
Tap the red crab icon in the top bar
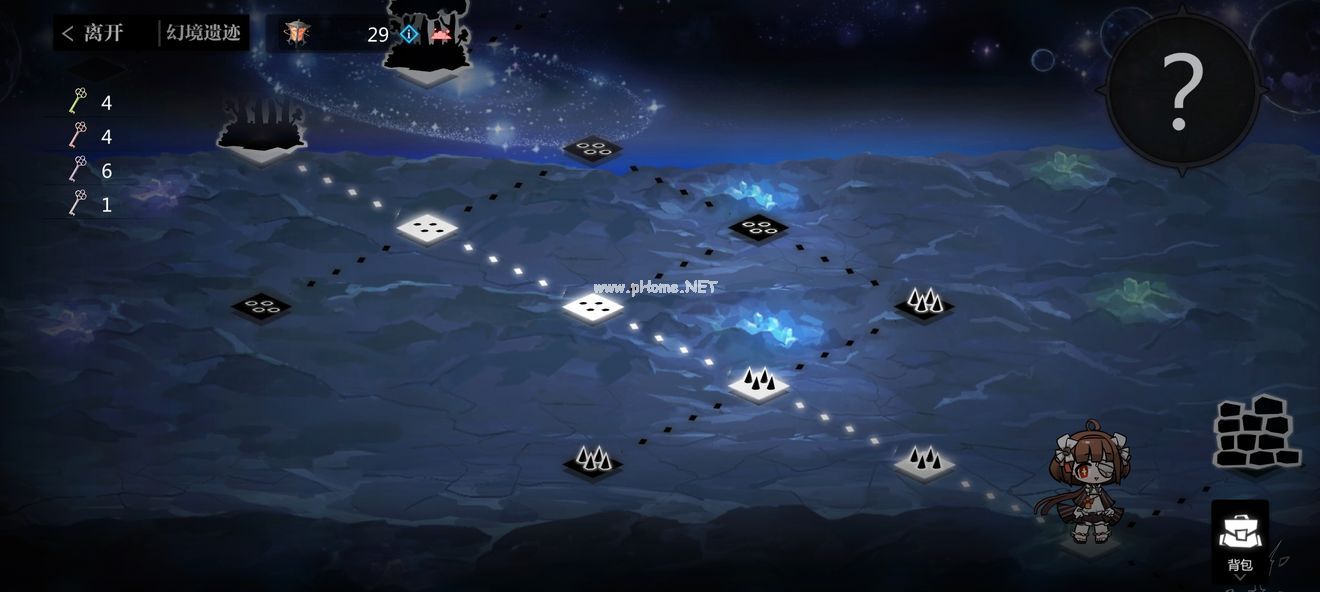[x=439, y=34]
